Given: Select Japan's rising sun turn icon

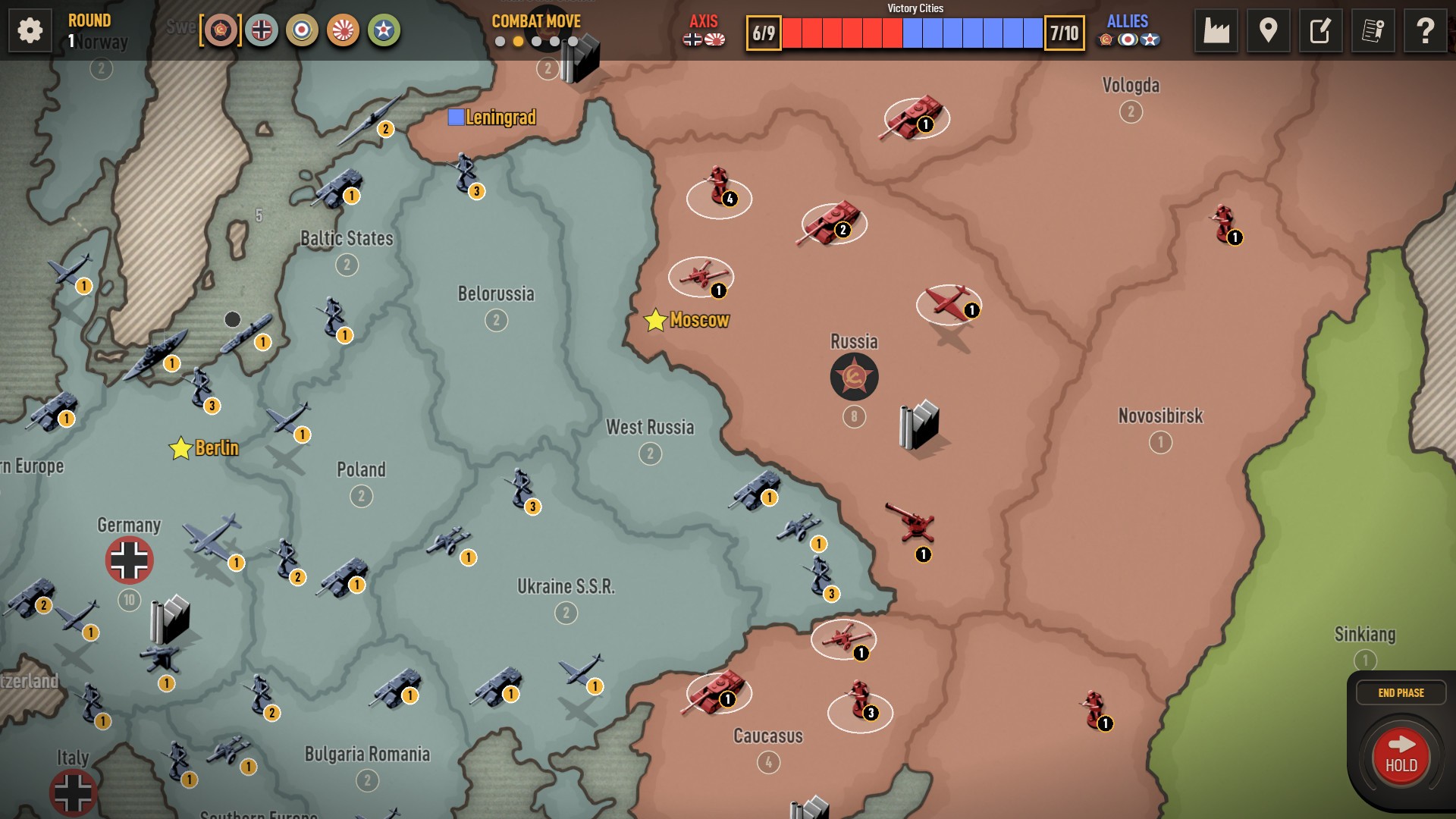Looking at the screenshot, I should pyautogui.click(x=343, y=30).
